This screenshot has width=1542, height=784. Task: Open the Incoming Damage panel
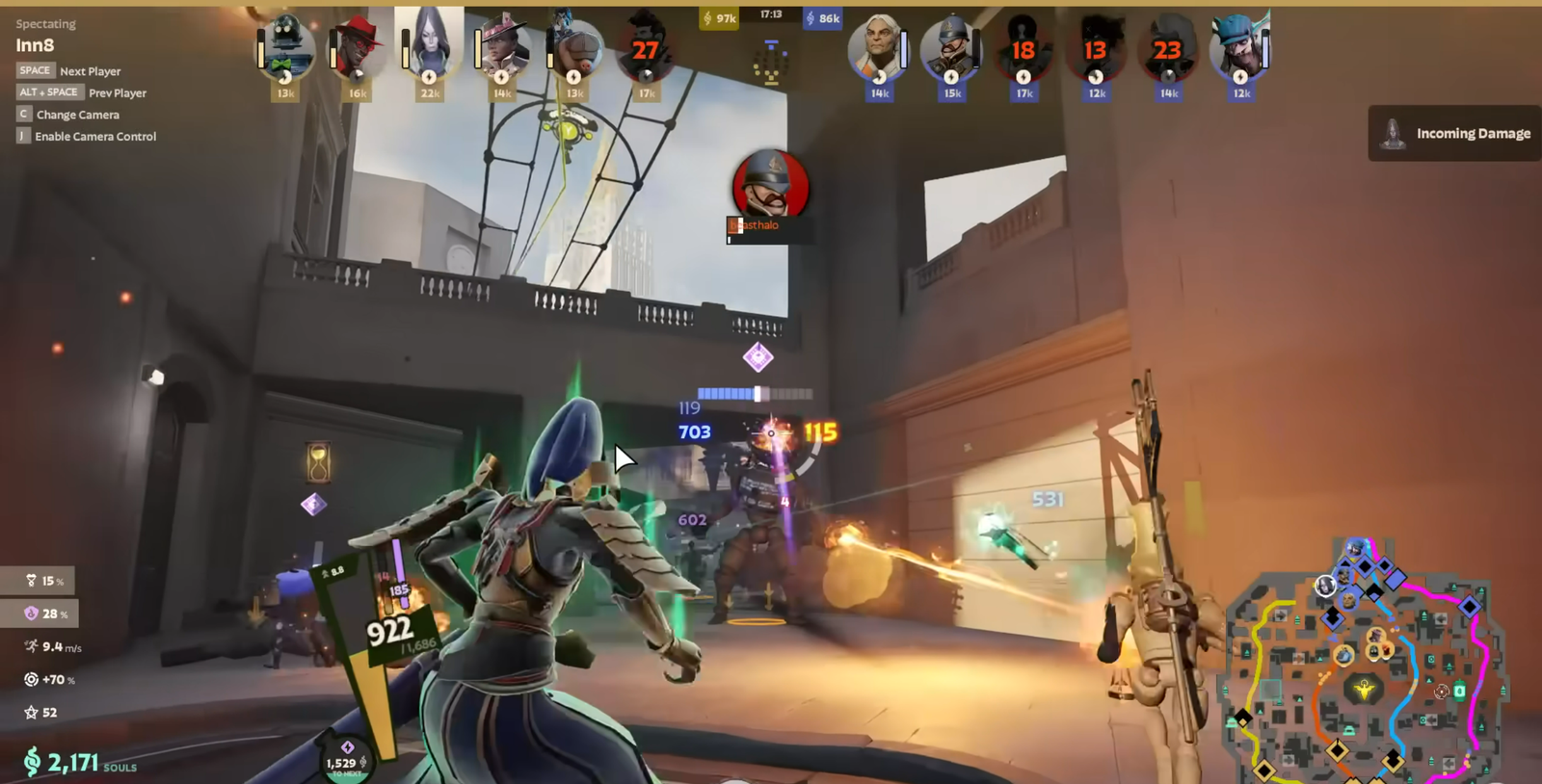(x=1455, y=134)
